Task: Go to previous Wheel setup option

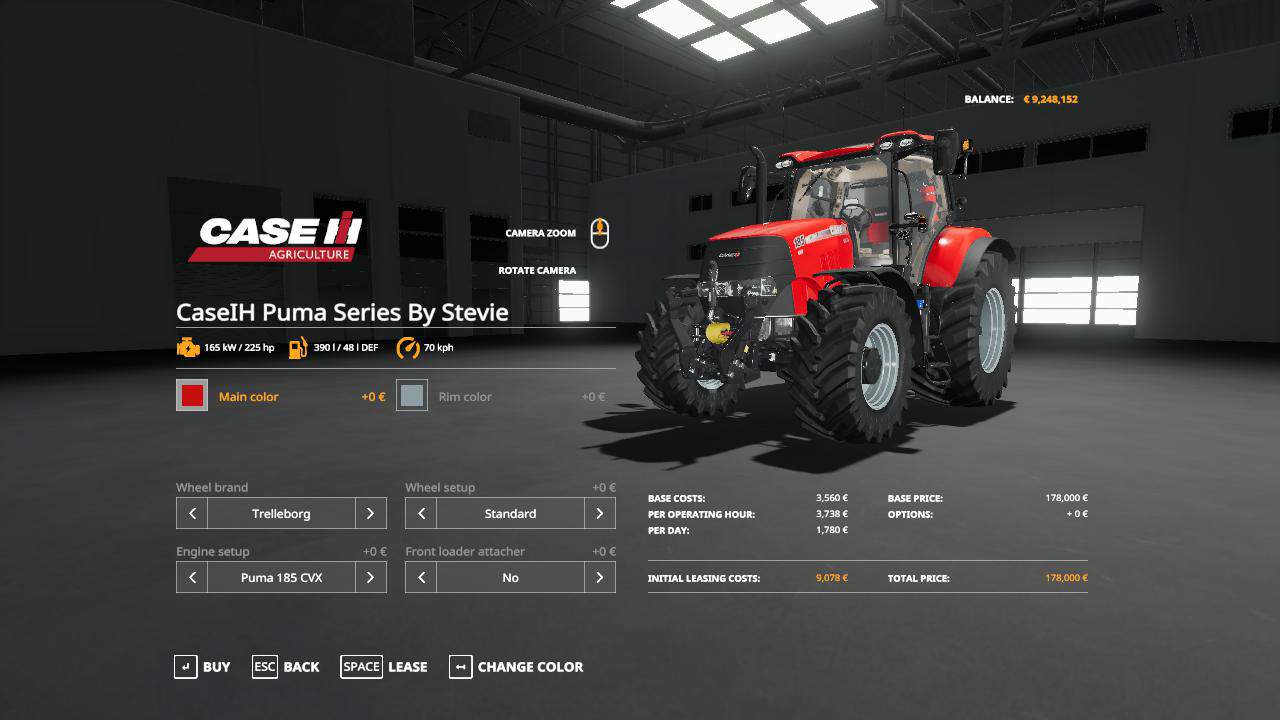Action: coord(421,513)
